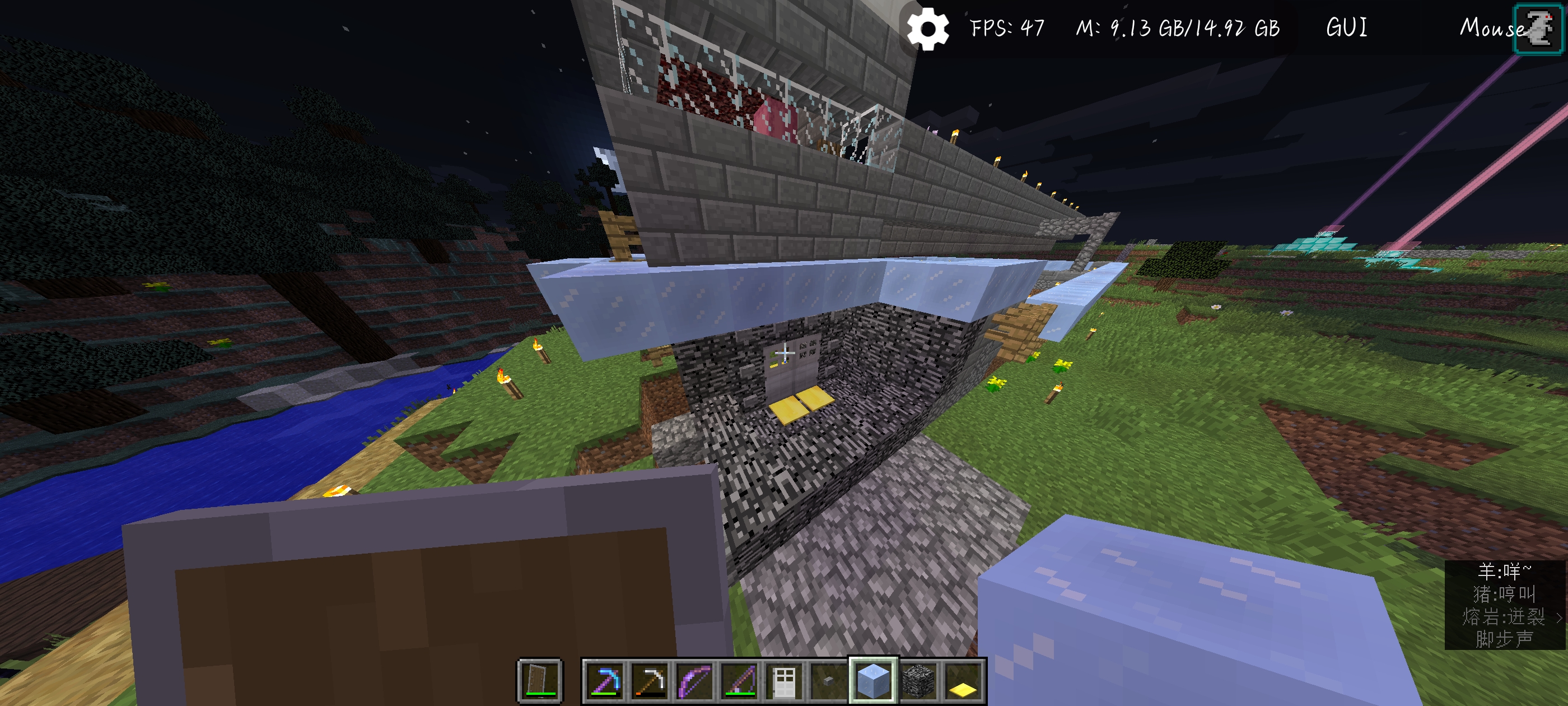
Task: Equip the enchanted bow from hotbar
Action: pos(694,680)
